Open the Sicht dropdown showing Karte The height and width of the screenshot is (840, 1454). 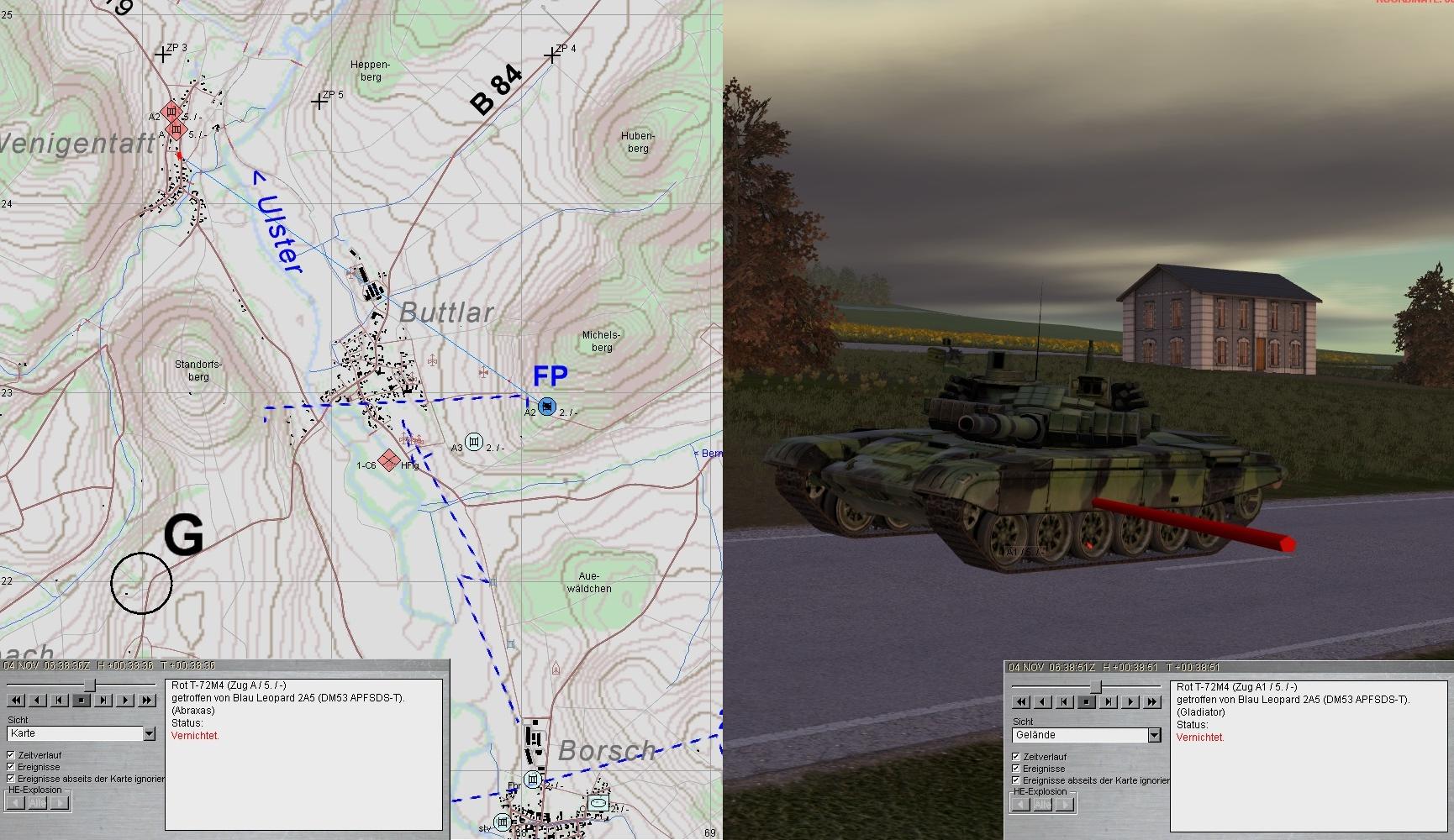point(149,733)
